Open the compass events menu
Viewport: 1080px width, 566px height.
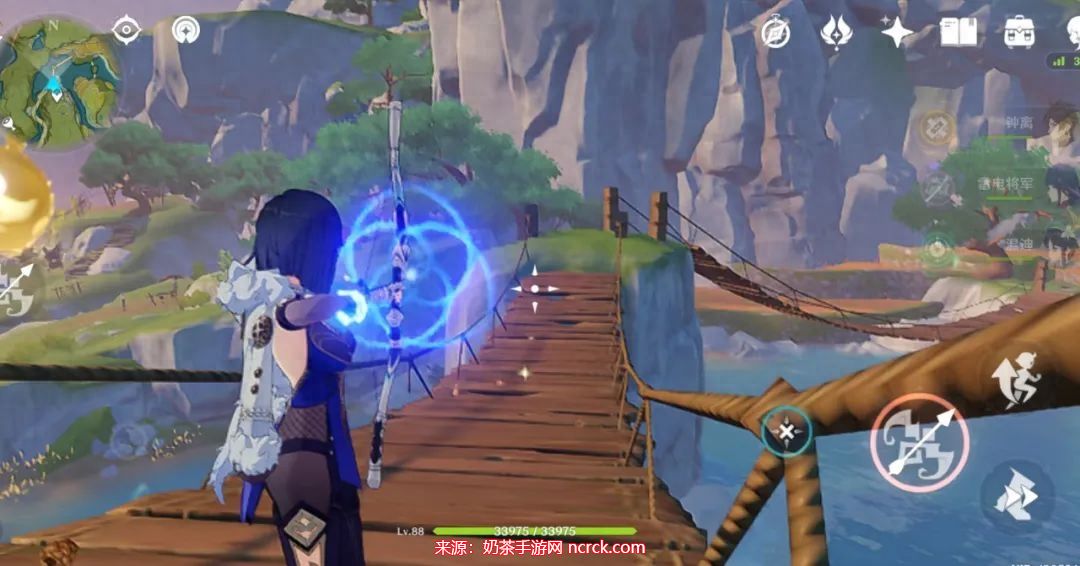(x=775, y=32)
